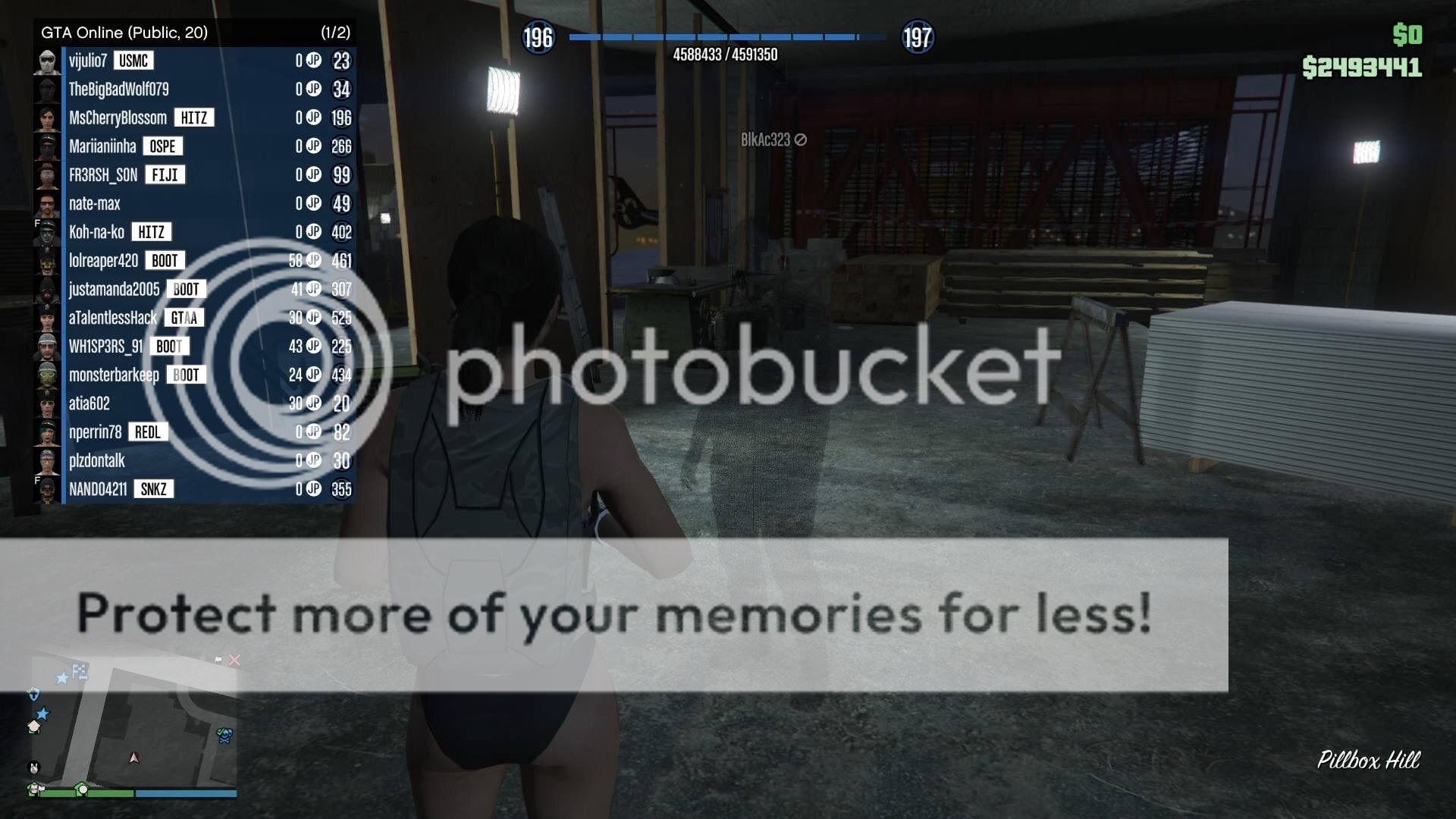1456x819 pixels.
Task: Select the house marker on the minimap
Action: coord(34,726)
